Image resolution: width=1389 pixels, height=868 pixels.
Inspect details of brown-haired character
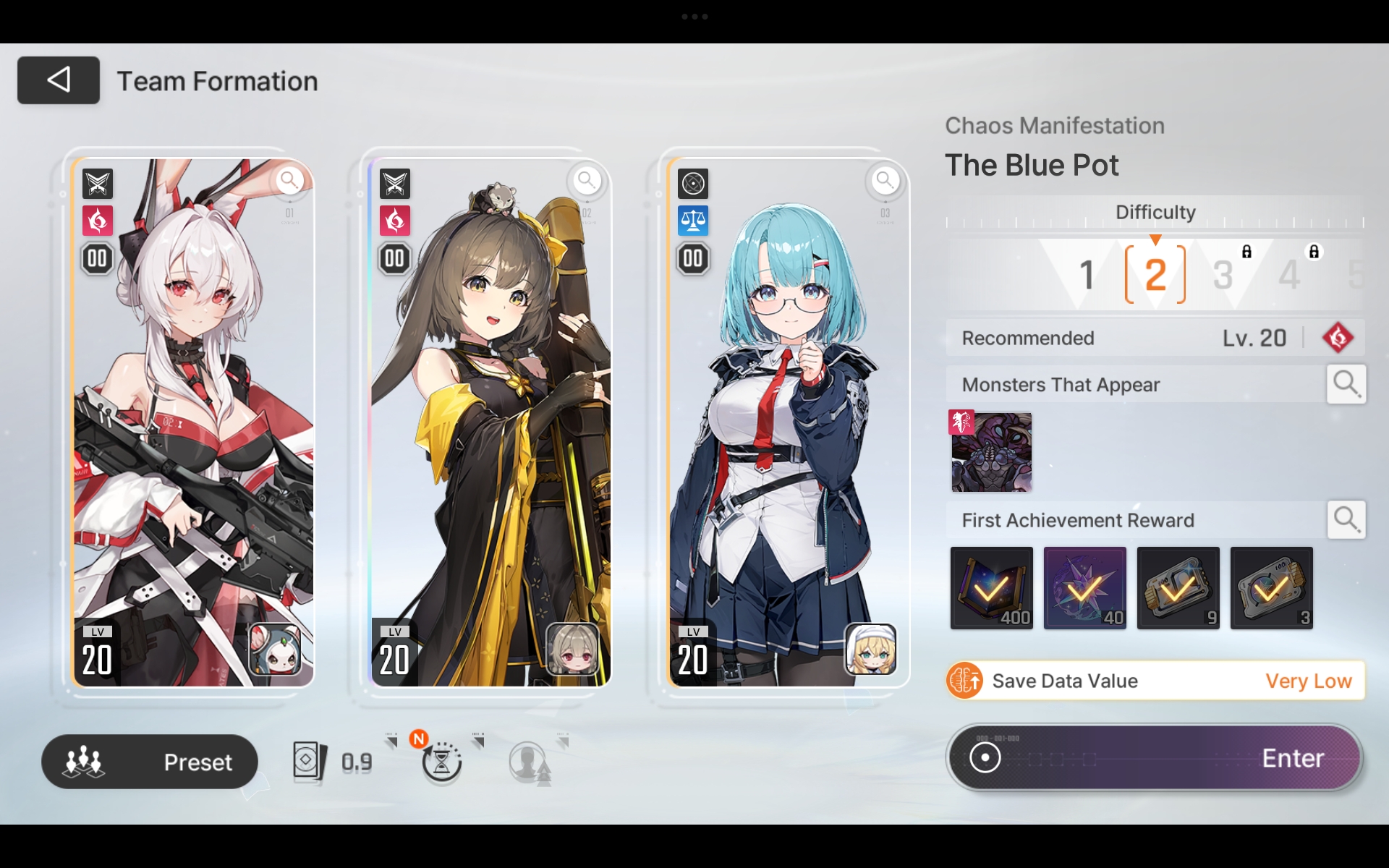587,180
